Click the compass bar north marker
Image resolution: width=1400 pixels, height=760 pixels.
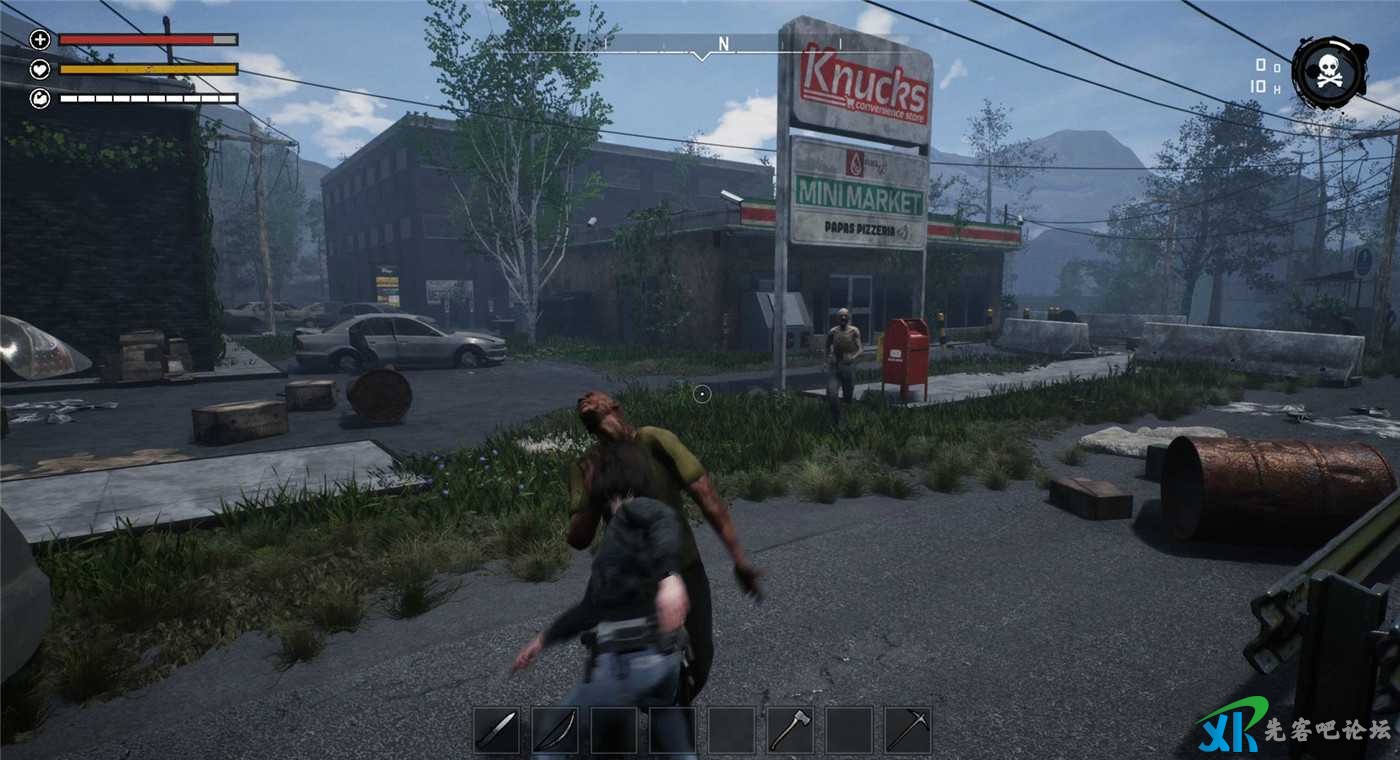(723, 44)
